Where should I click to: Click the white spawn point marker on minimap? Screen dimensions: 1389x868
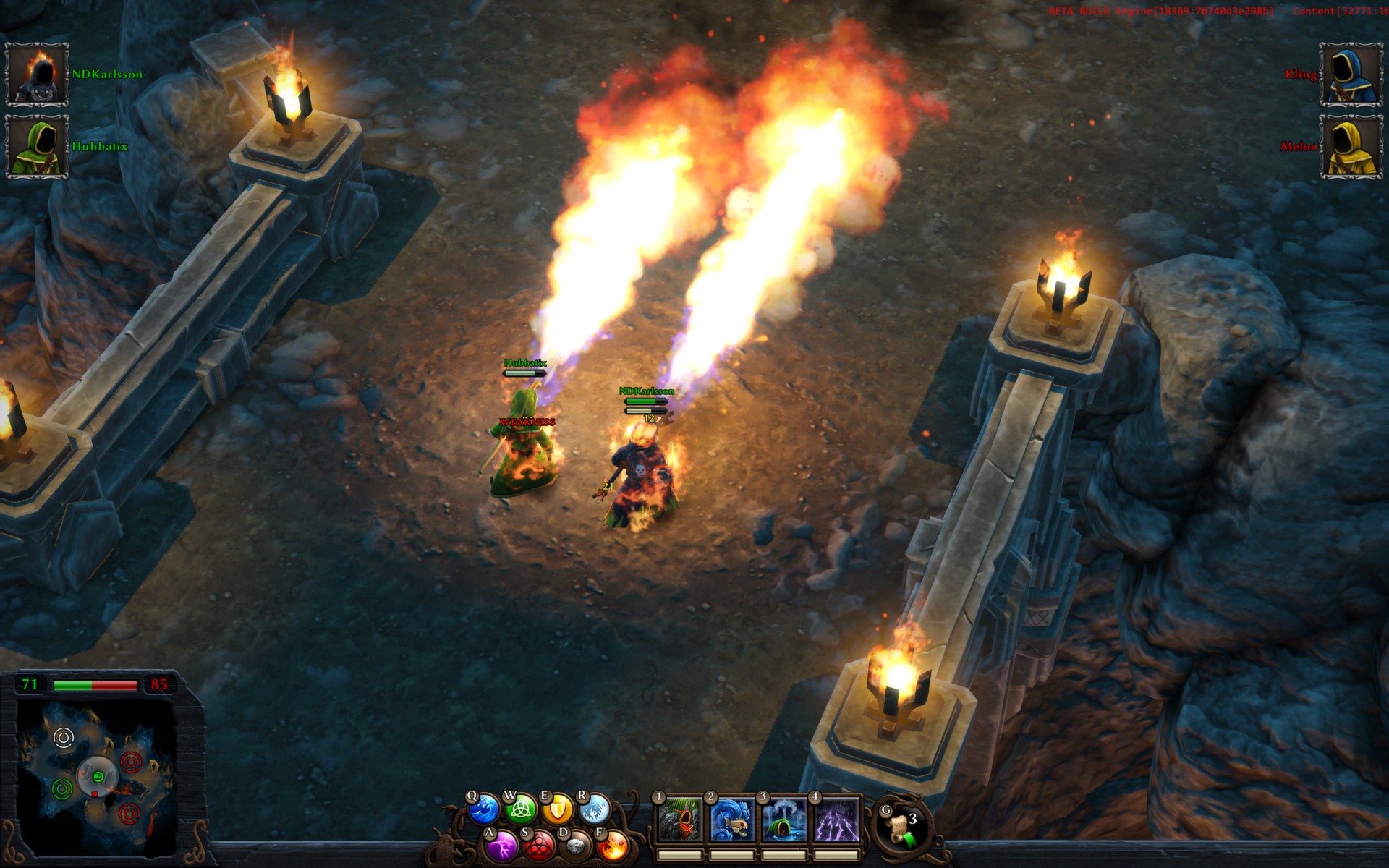pyautogui.click(x=64, y=738)
